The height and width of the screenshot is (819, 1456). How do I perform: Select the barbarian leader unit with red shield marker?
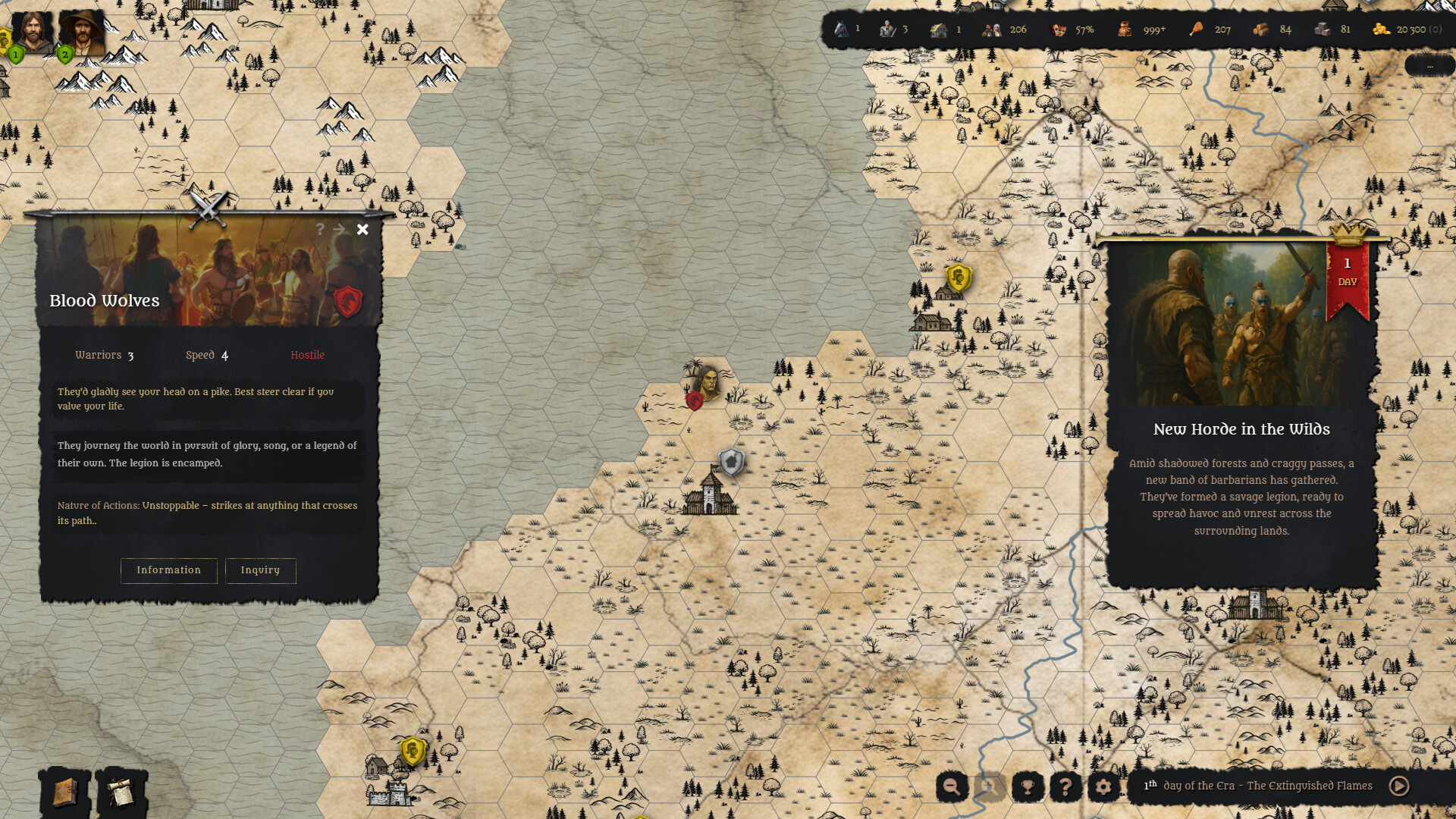[x=706, y=381]
